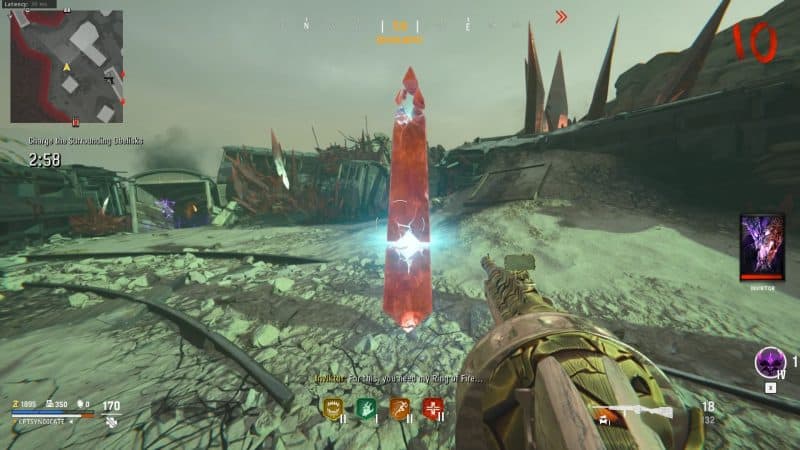800x450 pixels.
Task: Activate the purple skull field upgrade
Action: (x=770, y=362)
